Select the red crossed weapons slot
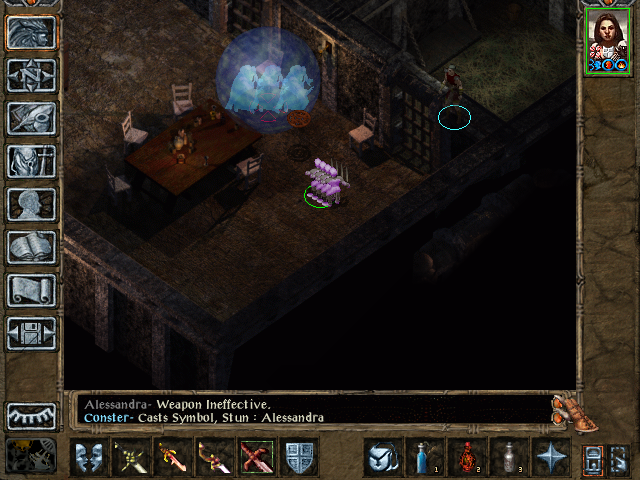This screenshot has width=640, height=480. 256,457
